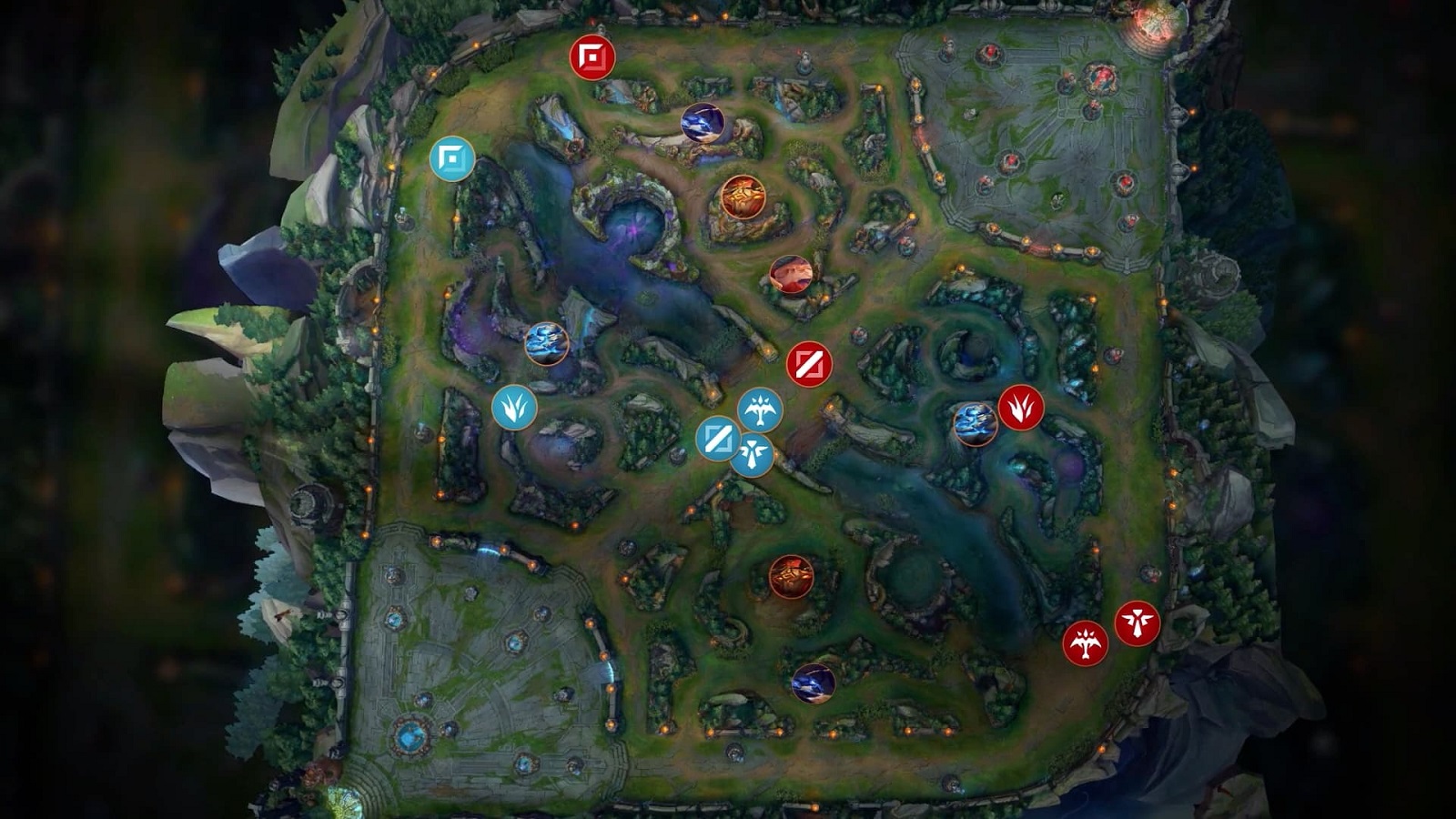
Task: Choose the blue team mid lane marker
Action: click(x=718, y=439)
